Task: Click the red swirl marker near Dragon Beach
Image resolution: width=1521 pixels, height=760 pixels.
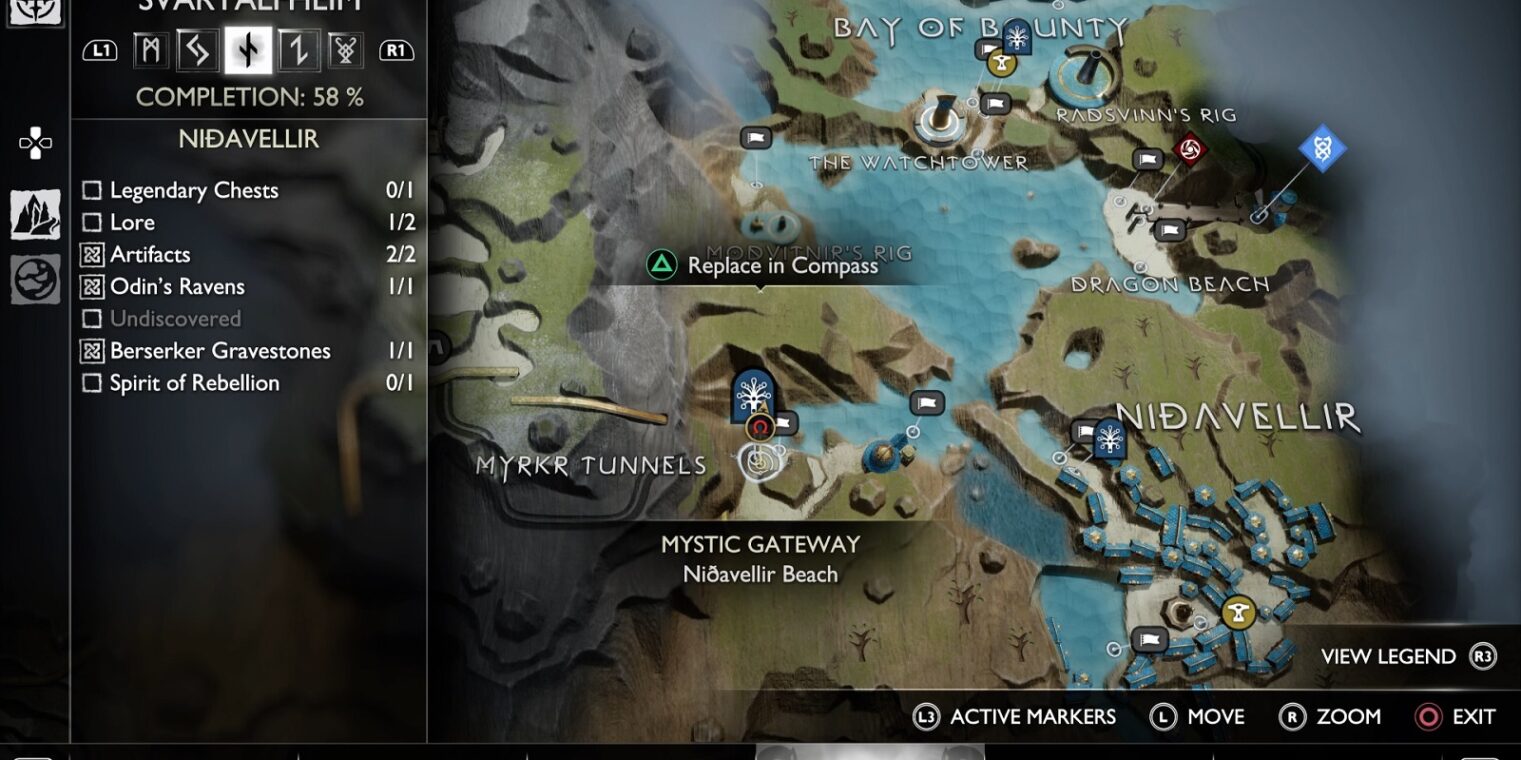Action: coord(1190,150)
